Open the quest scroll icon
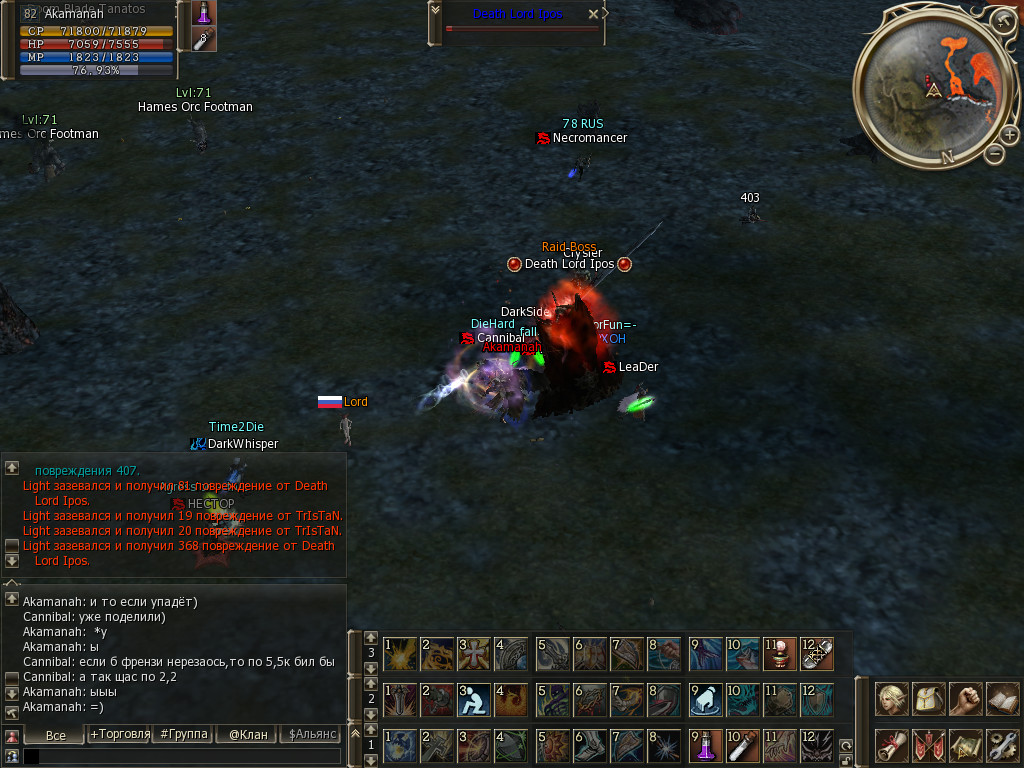Viewport: 1024px width, 768px height. pos(892,745)
